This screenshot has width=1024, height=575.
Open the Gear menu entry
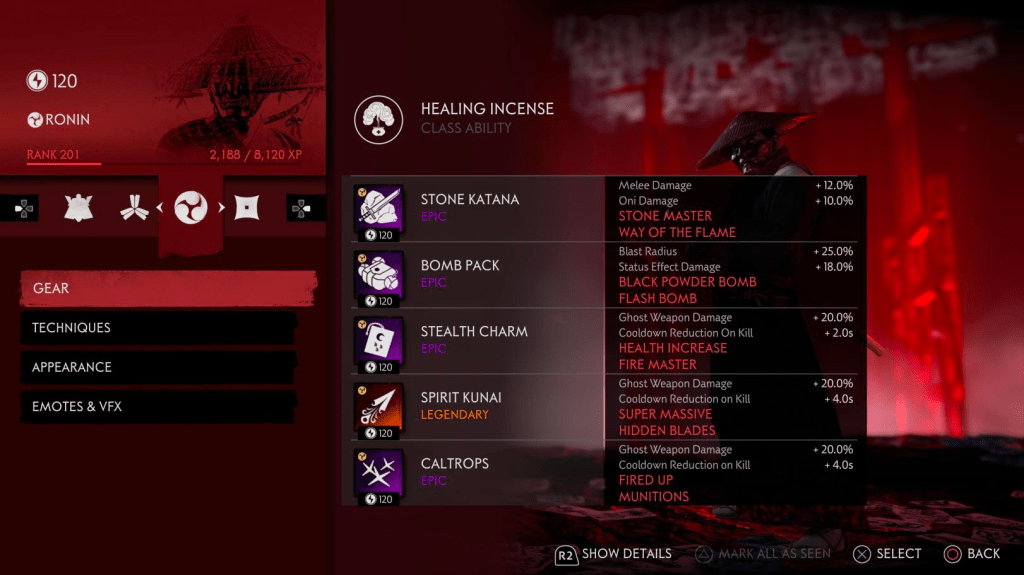tap(167, 288)
